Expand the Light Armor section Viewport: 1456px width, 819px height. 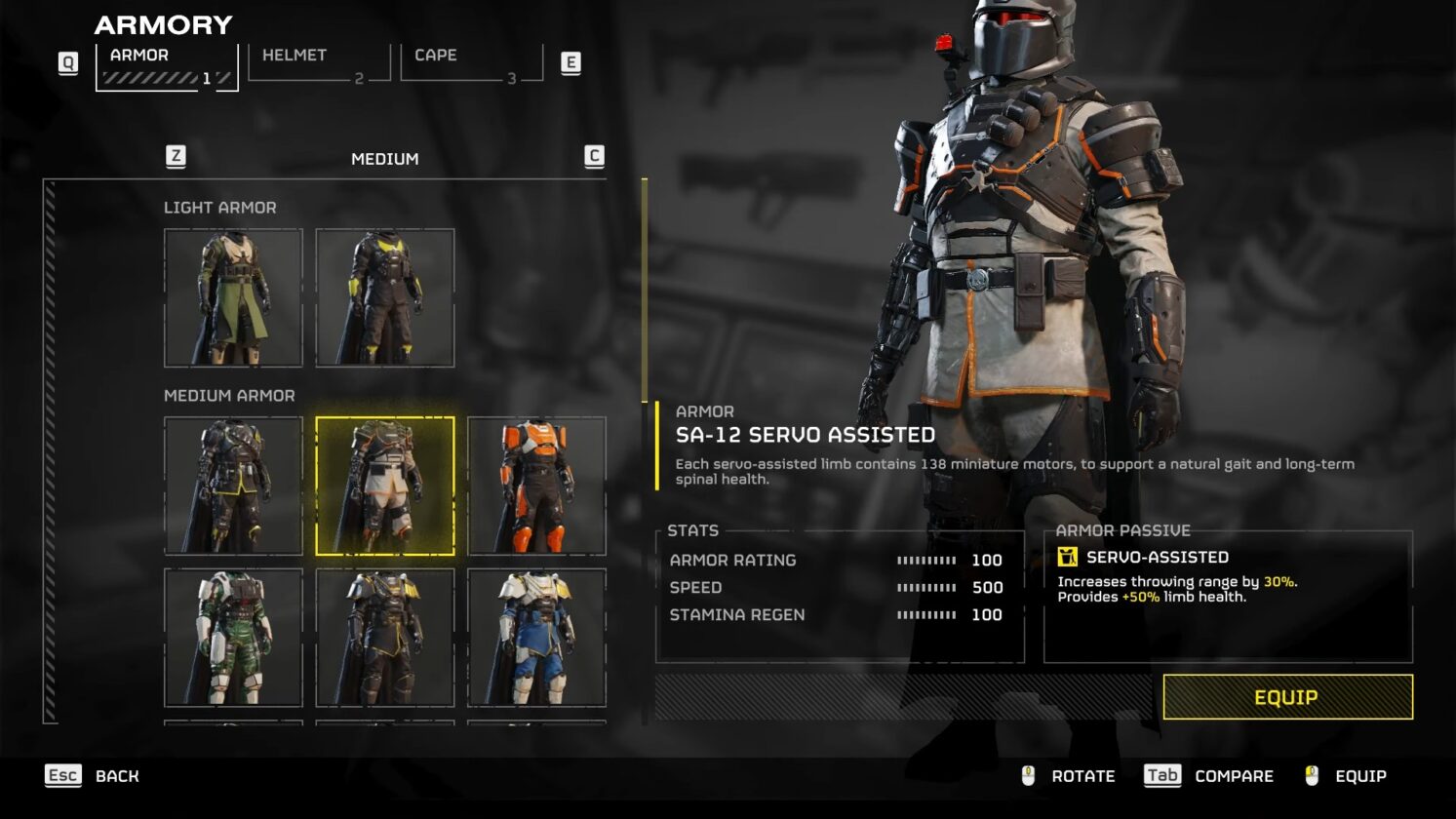pos(220,208)
